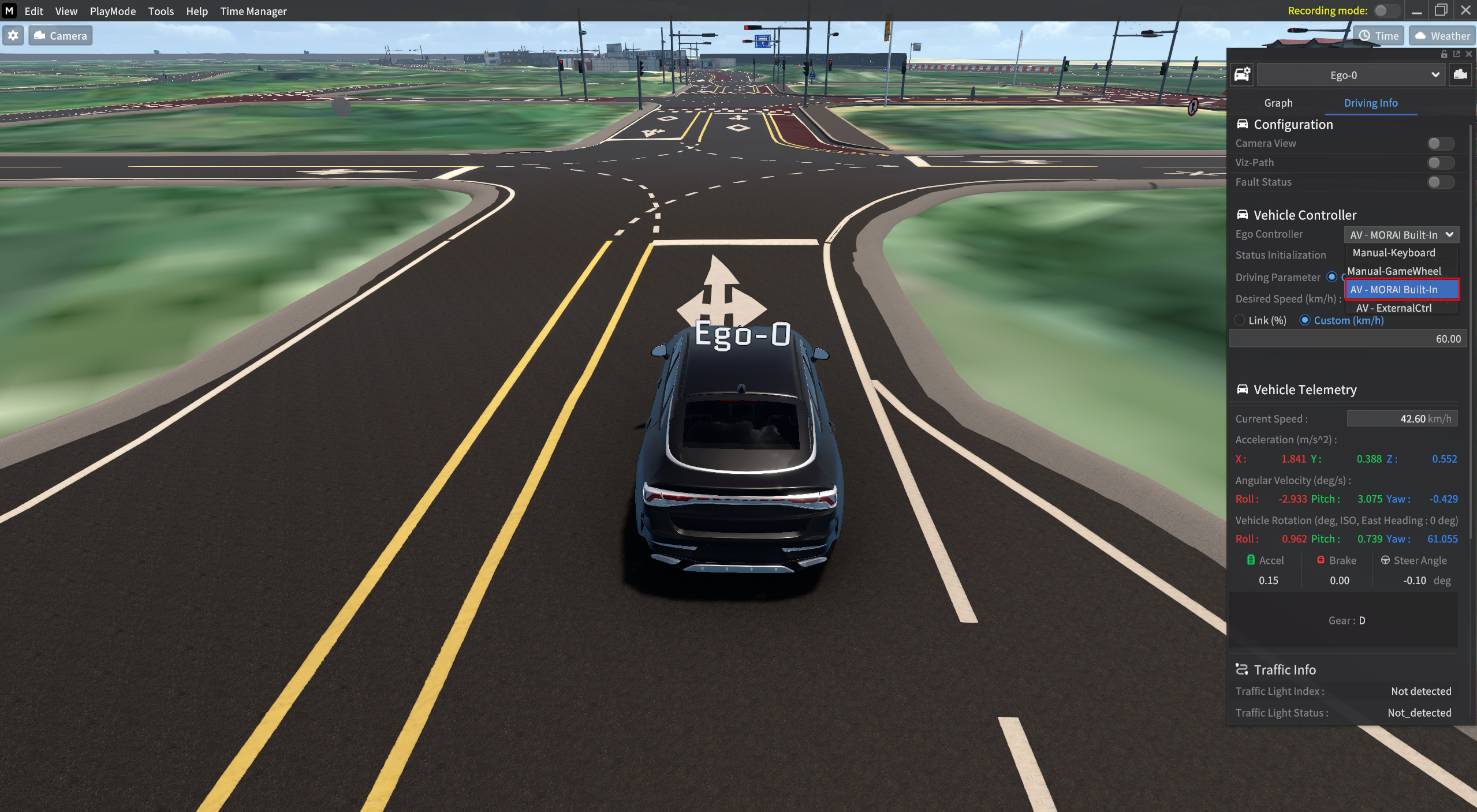Open the Time panel

point(1378,35)
